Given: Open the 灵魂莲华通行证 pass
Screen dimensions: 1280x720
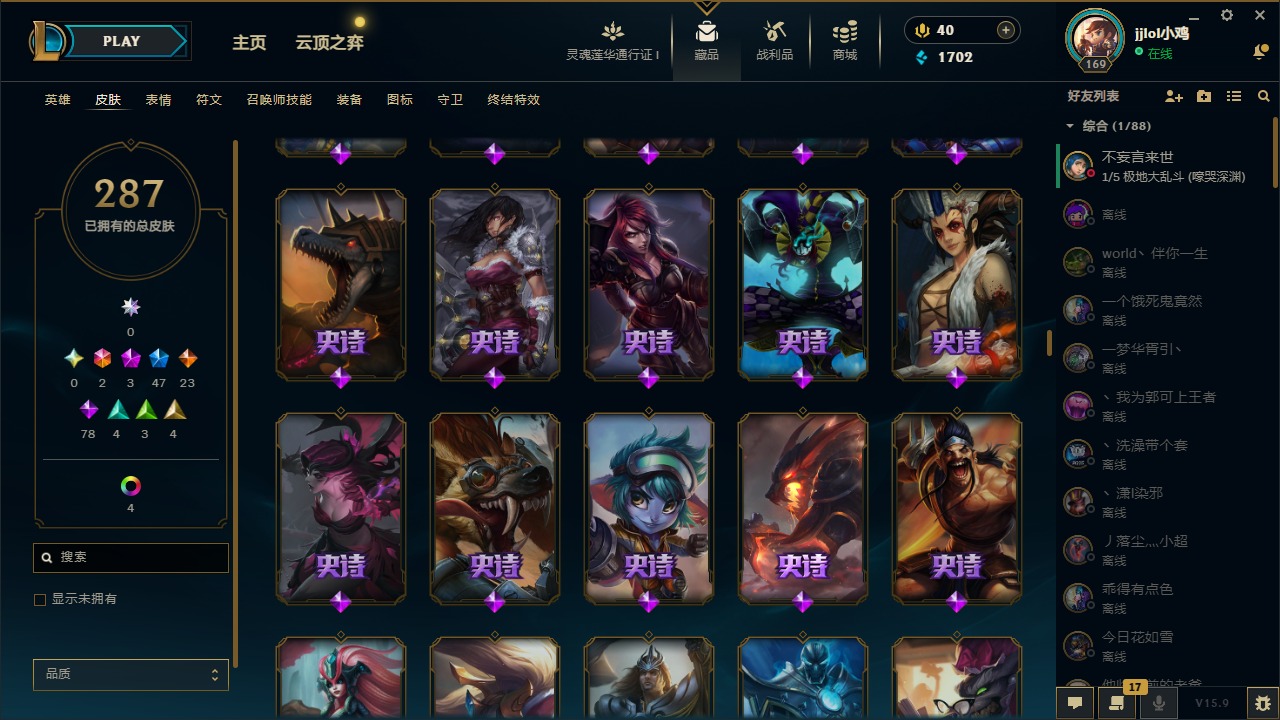Looking at the screenshot, I should coord(613,41).
